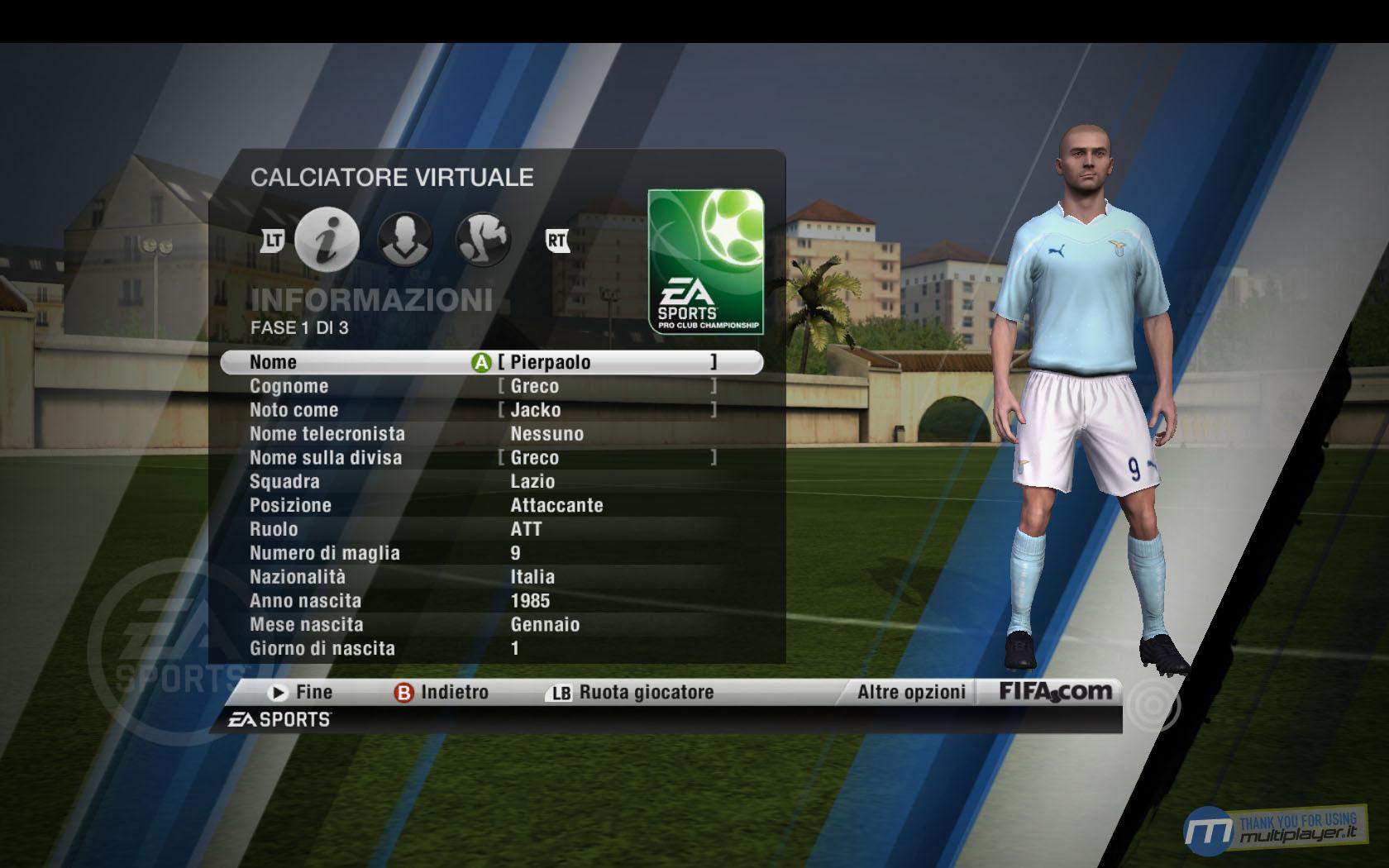Select the Giorno di nascita row

tap(491, 649)
